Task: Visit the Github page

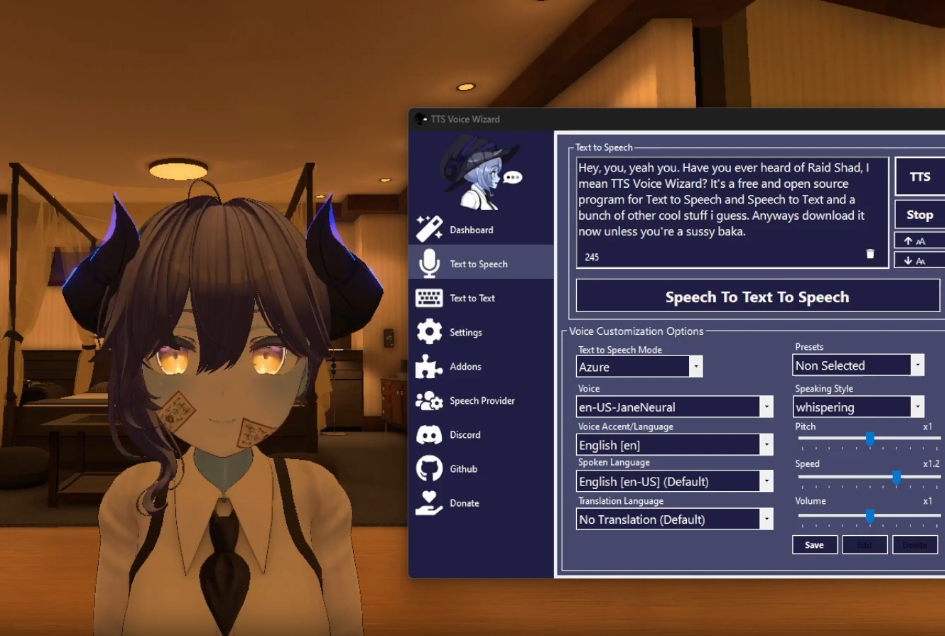Action: (x=463, y=469)
